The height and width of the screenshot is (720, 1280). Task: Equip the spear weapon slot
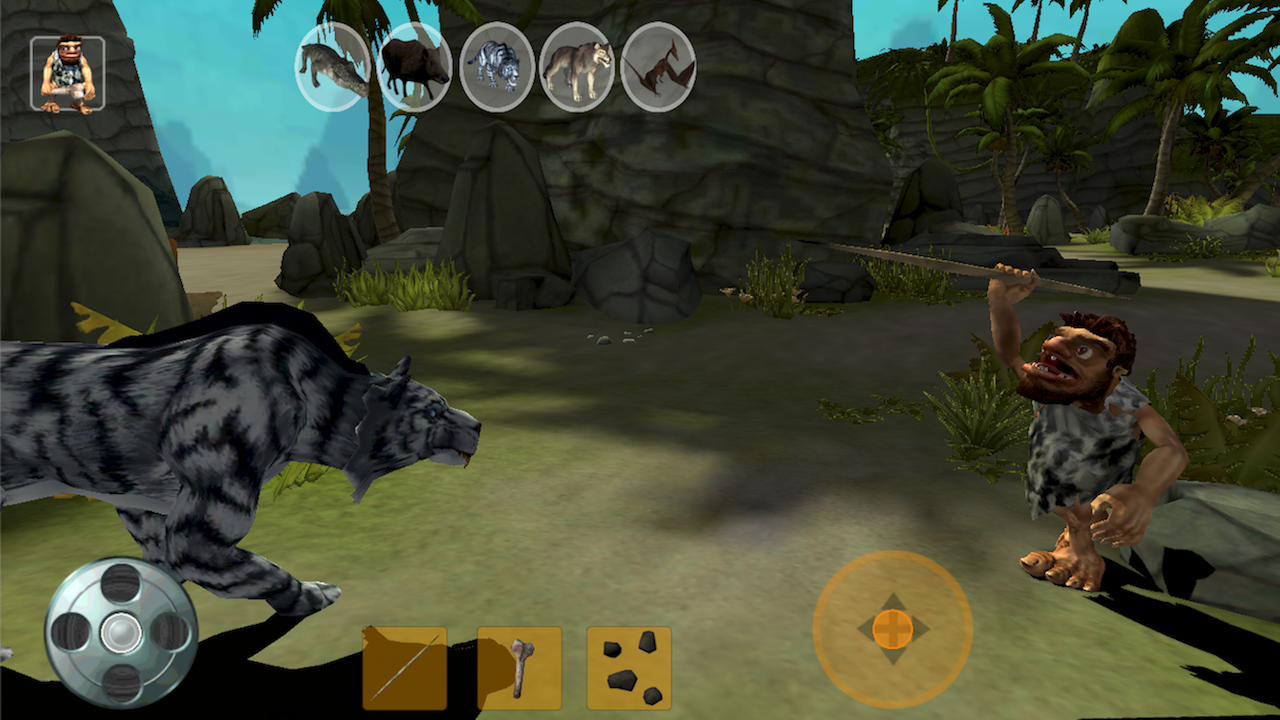[x=404, y=665]
